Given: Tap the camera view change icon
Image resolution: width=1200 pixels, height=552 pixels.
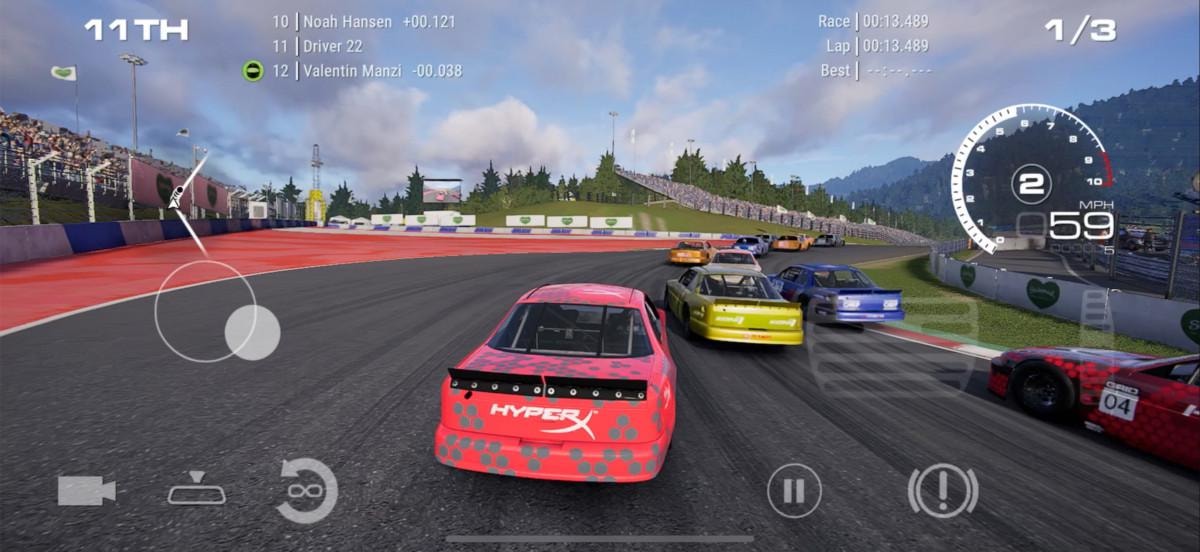Looking at the screenshot, I should pos(87,490).
